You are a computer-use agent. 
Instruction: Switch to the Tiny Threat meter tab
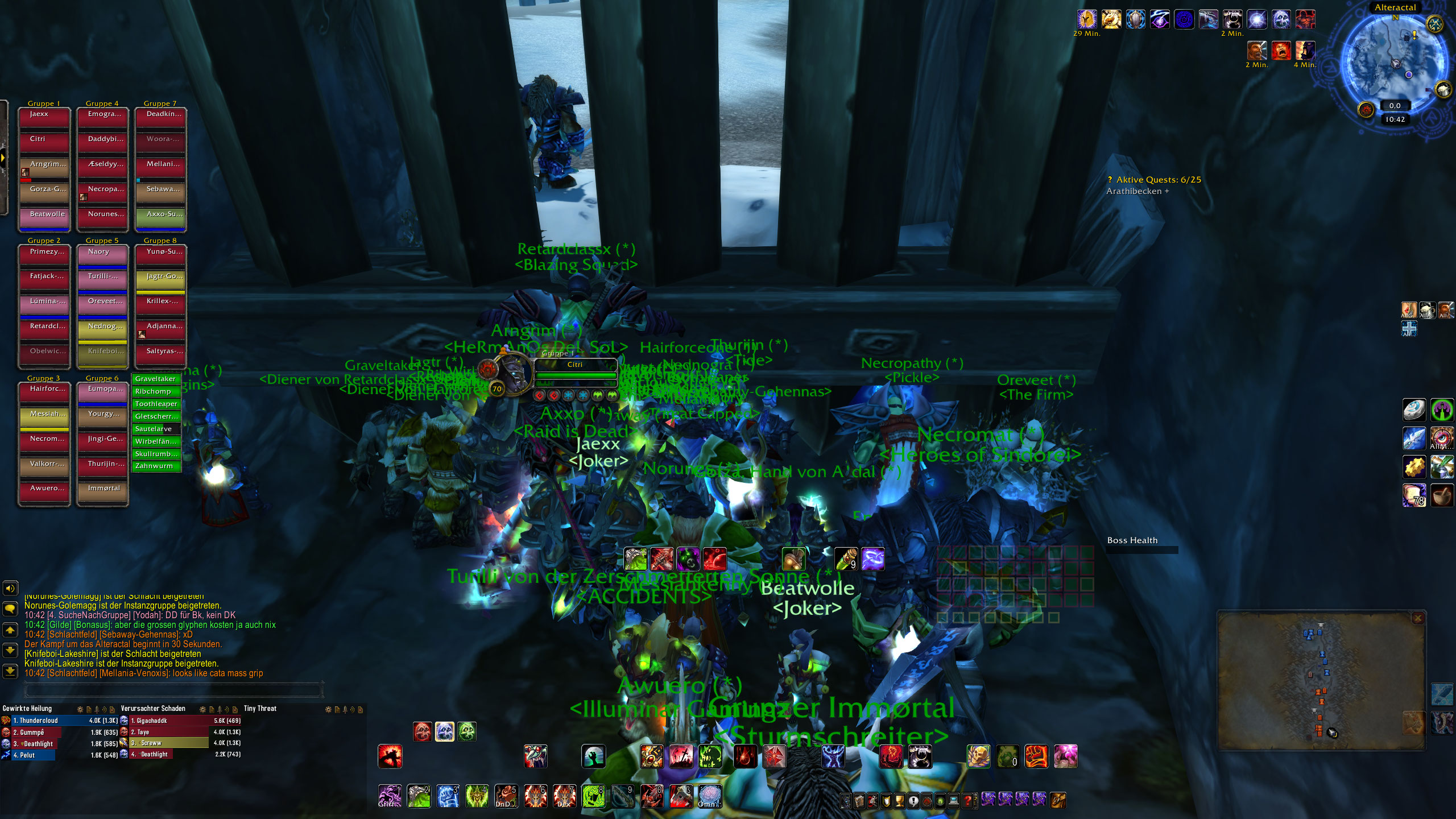pyautogui.click(x=259, y=709)
